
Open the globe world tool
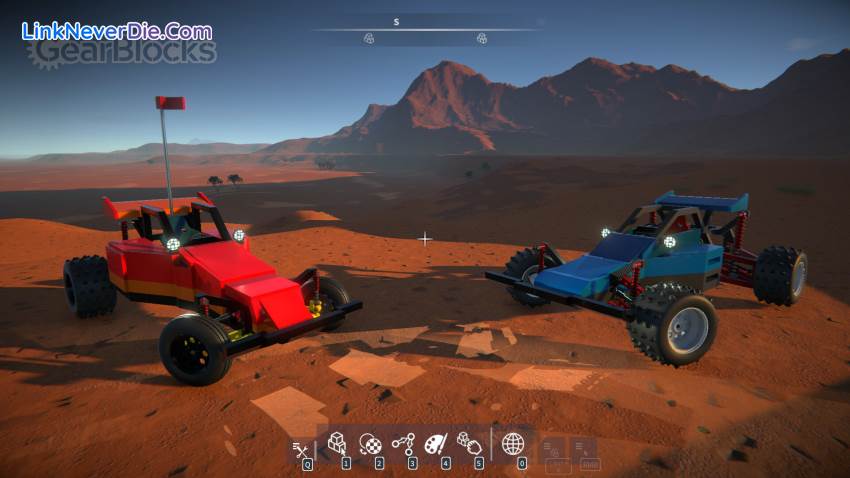coord(513,443)
